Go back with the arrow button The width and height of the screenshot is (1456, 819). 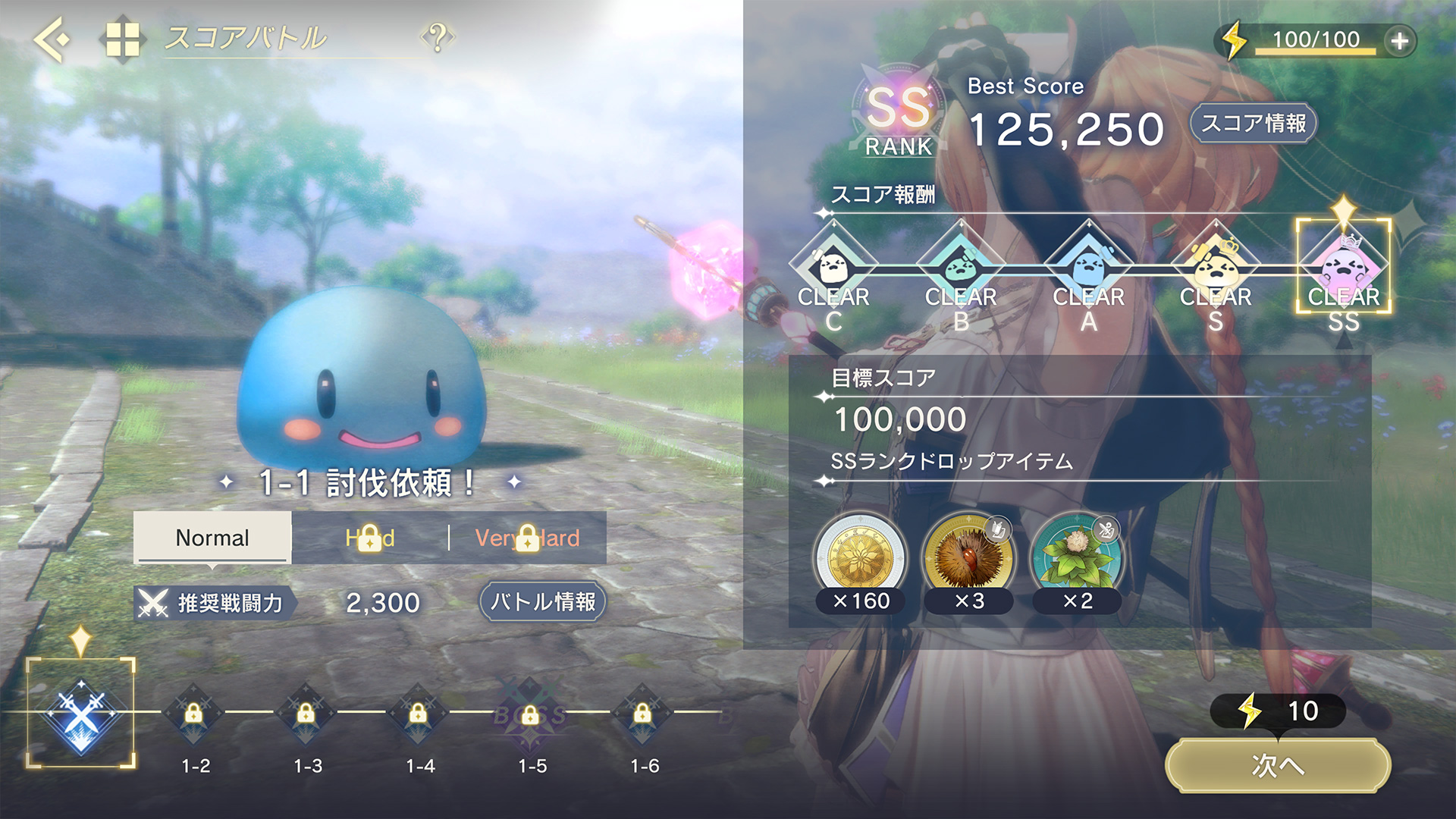[52, 38]
